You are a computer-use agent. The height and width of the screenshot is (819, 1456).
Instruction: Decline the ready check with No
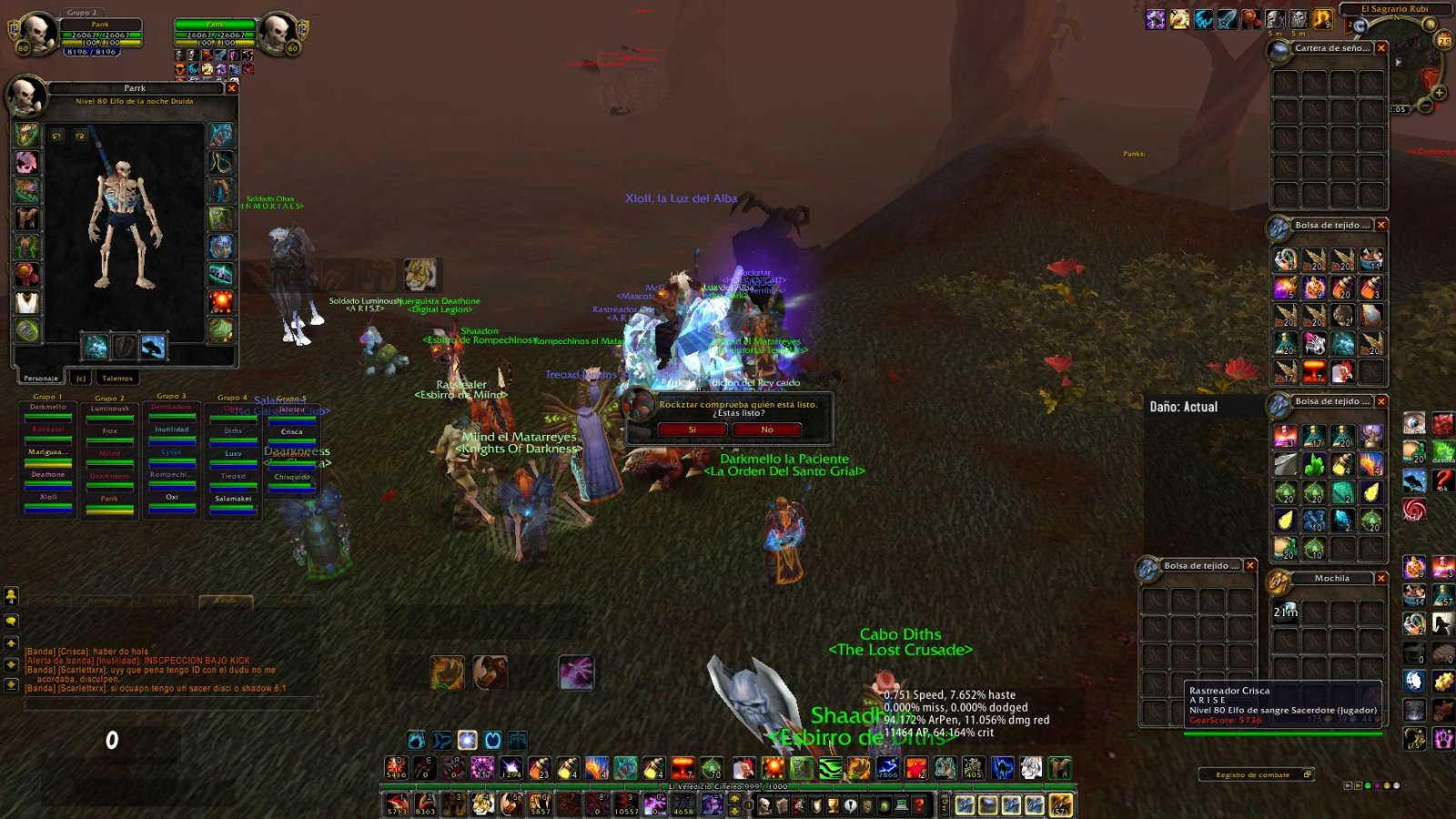[x=767, y=430]
